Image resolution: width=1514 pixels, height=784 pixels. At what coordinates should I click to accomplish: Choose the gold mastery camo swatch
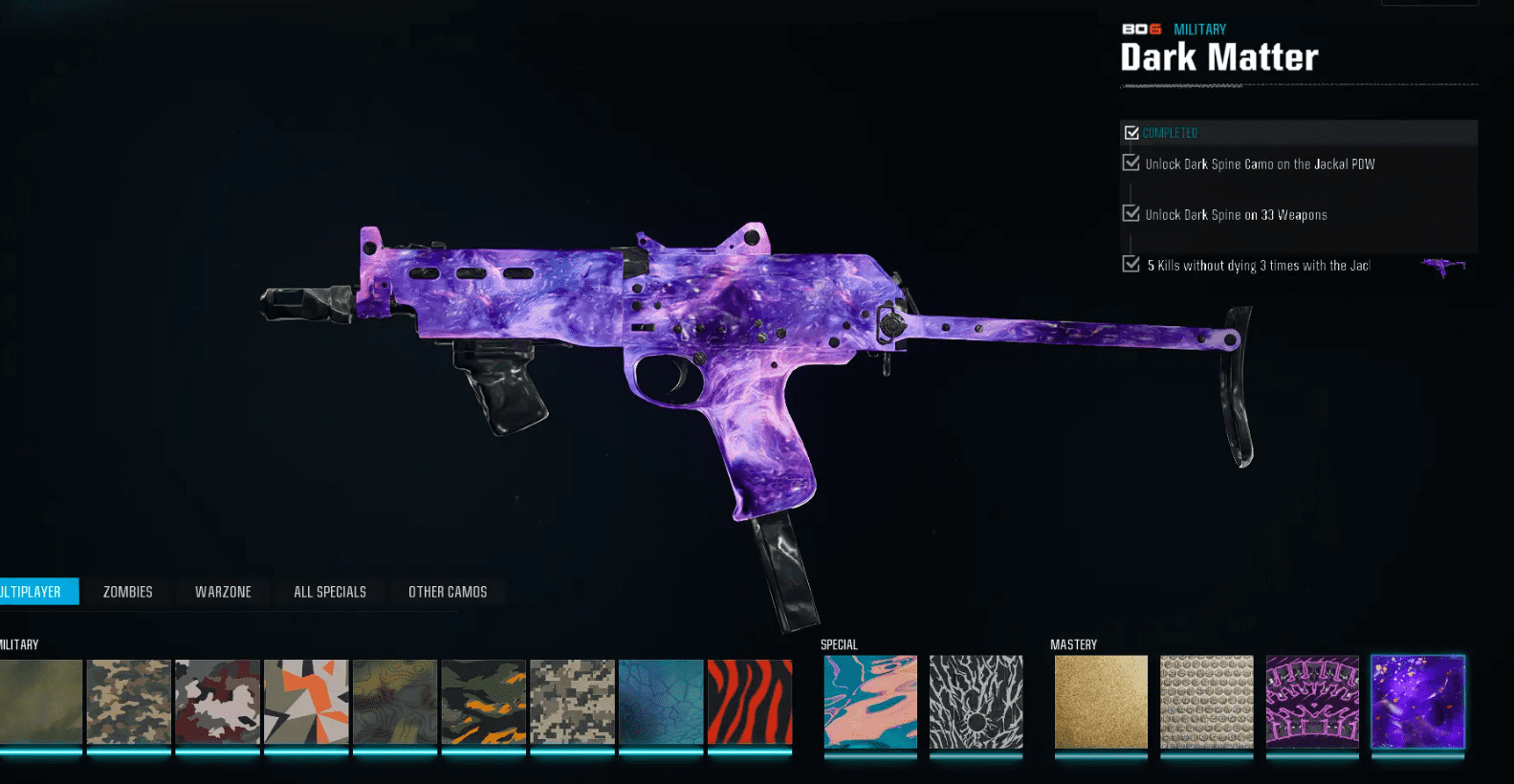click(1101, 702)
